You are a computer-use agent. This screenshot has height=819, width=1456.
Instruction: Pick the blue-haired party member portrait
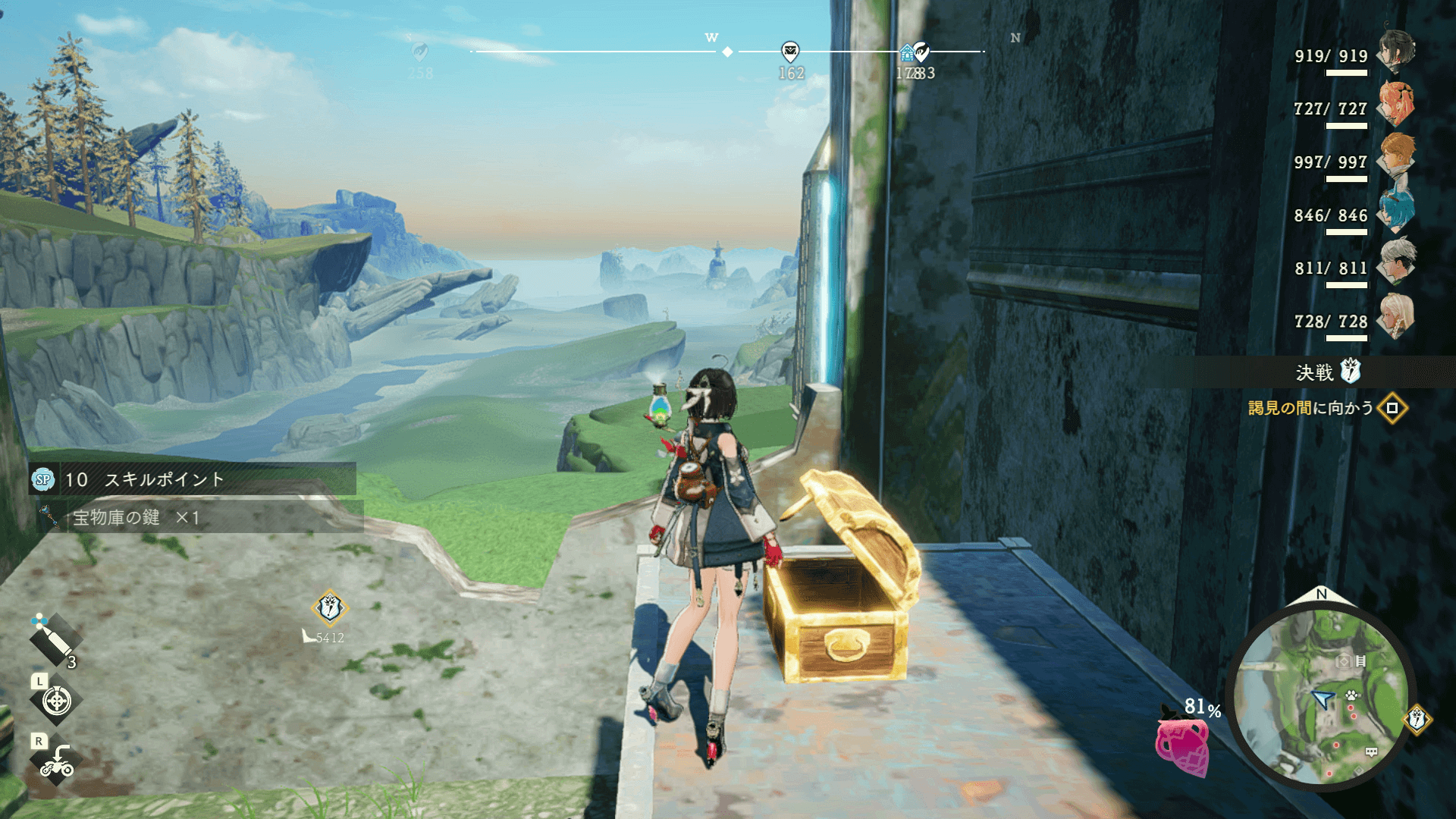[x=1397, y=210]
